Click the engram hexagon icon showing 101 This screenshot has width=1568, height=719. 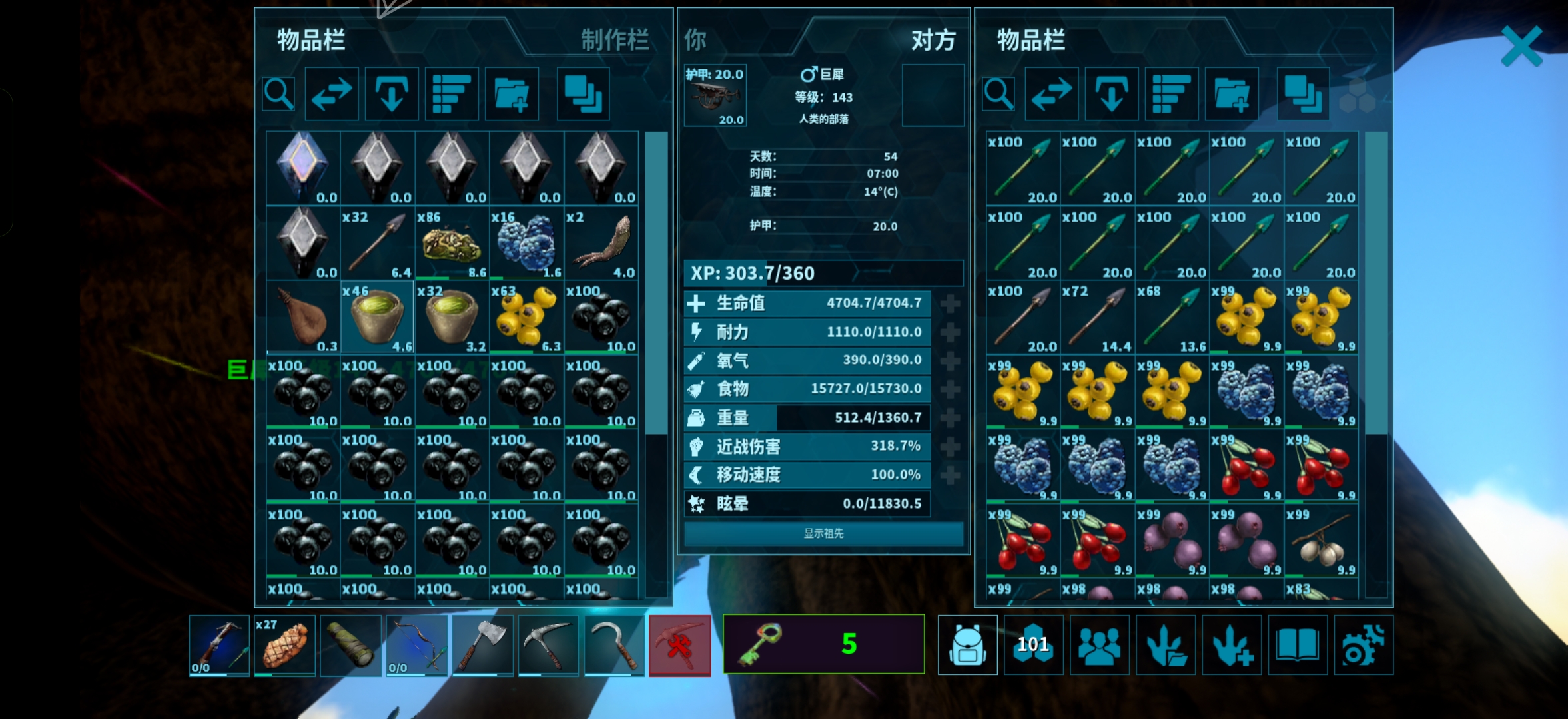(x=1033, y=646)
